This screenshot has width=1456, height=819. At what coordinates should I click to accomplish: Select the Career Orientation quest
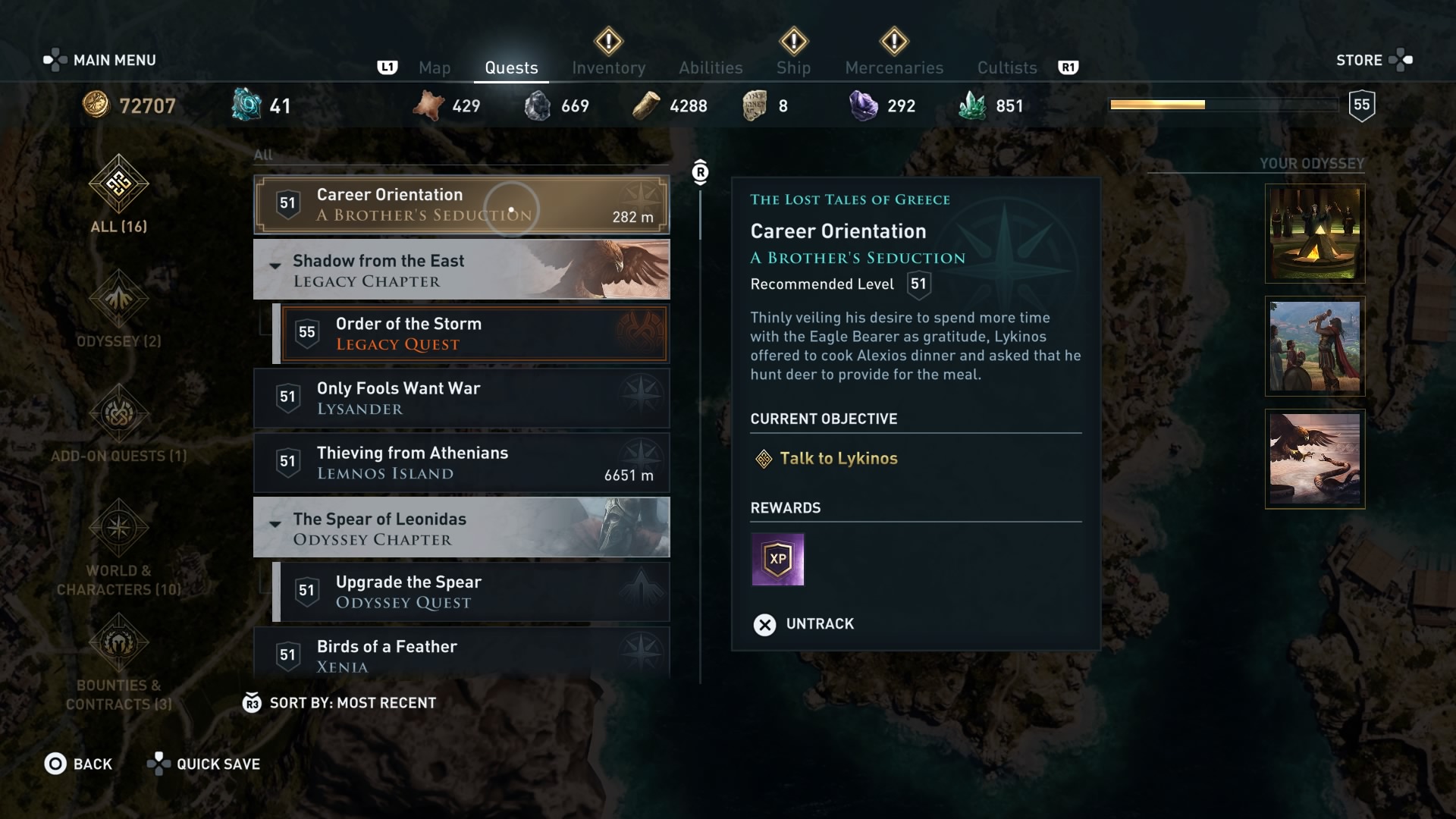click(461, 205)
